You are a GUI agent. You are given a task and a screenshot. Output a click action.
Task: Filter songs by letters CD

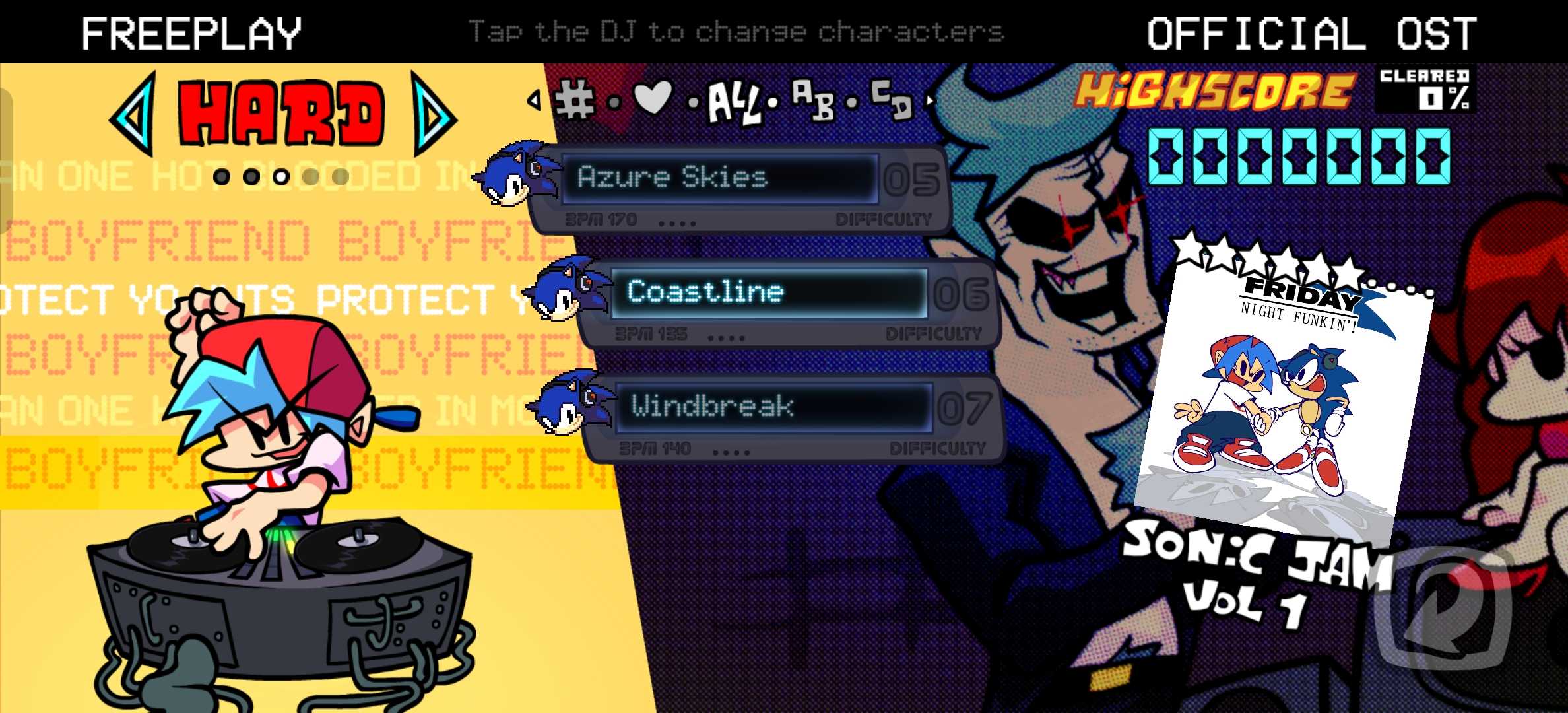[891, 100]
